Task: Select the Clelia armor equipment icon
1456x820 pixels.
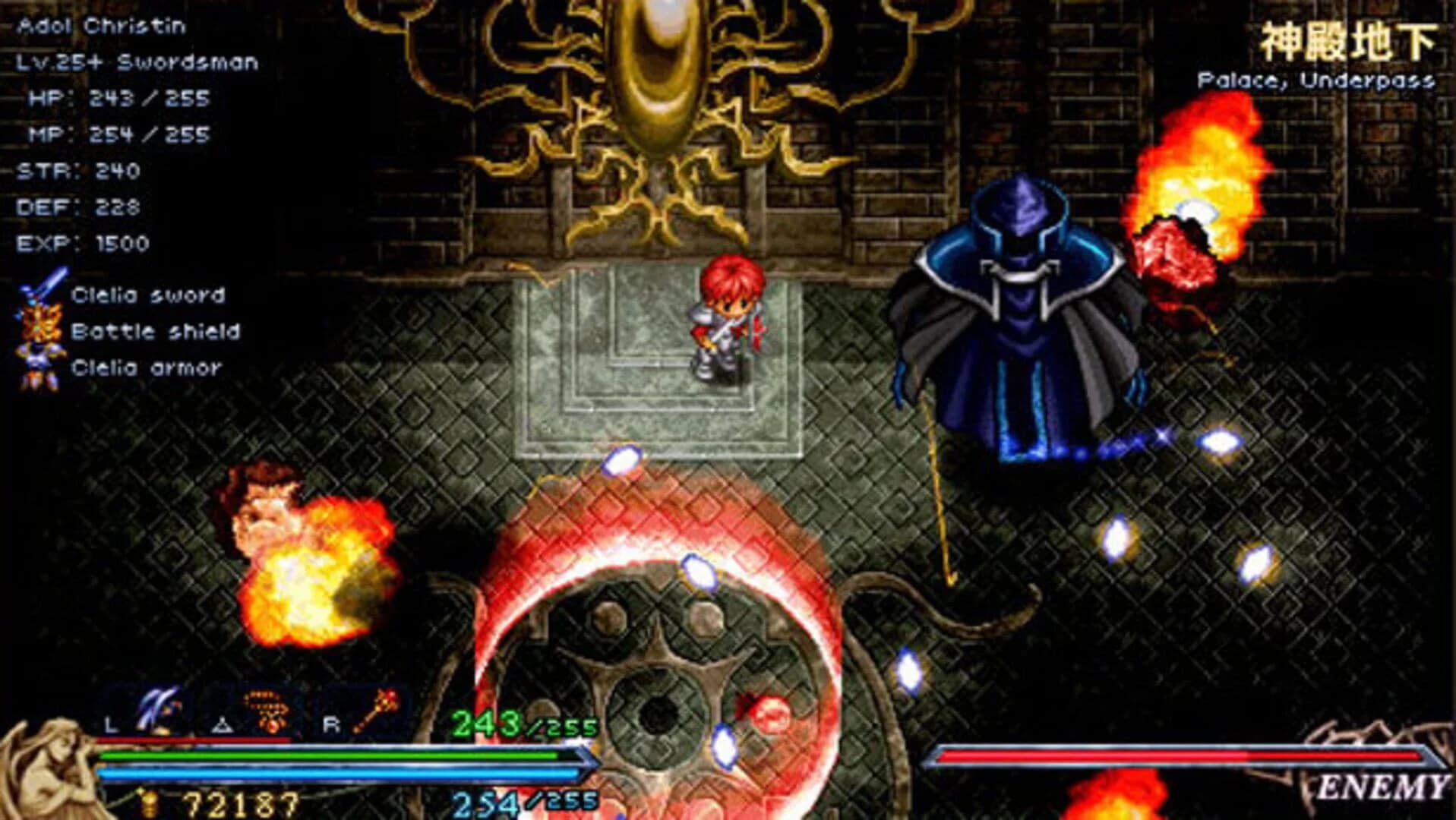Action: point(39,367)
